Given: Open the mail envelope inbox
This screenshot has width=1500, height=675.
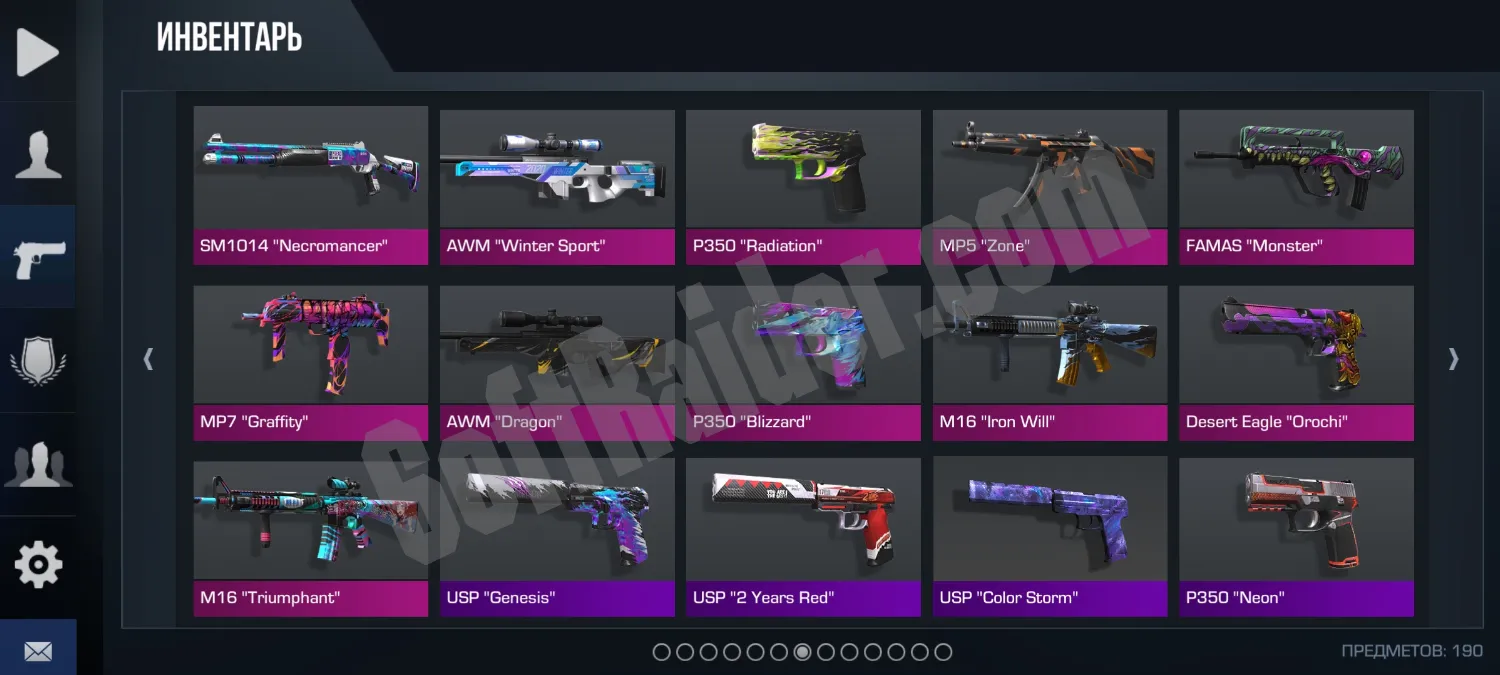Looking at the screenshot, I should coord(38,651).
